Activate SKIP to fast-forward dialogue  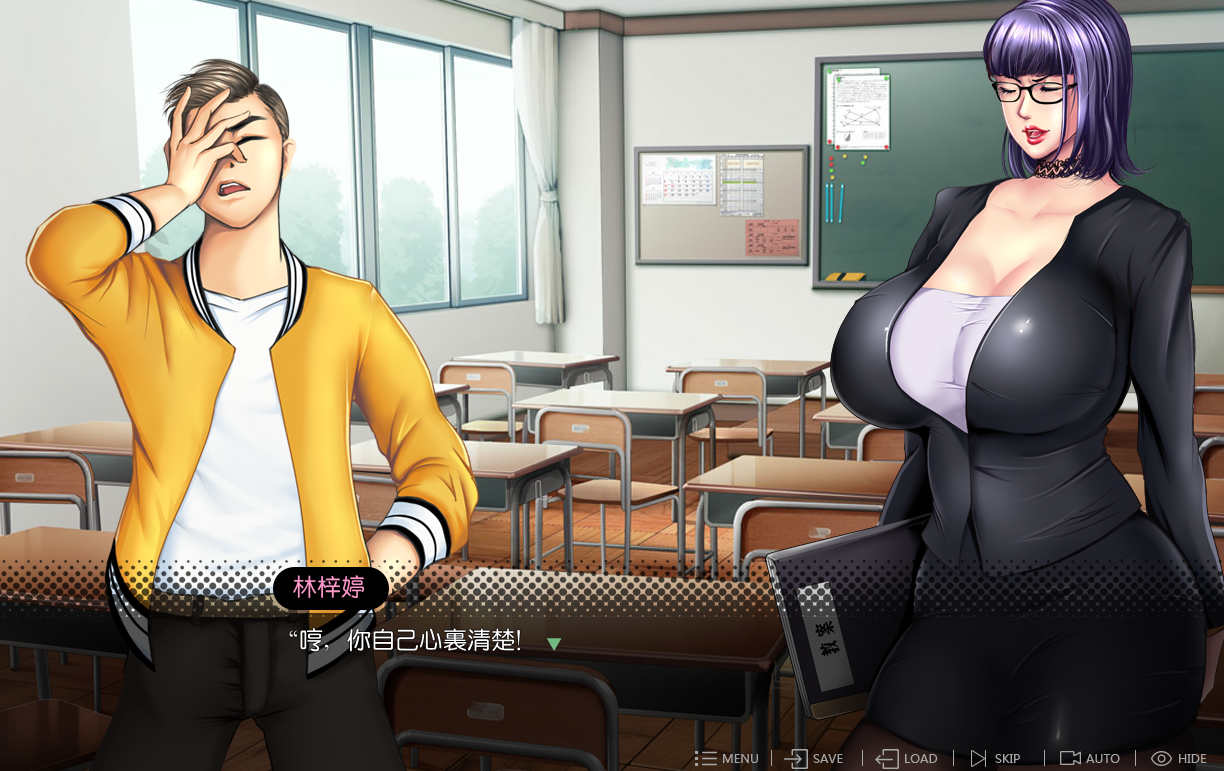tap(995, 758)
